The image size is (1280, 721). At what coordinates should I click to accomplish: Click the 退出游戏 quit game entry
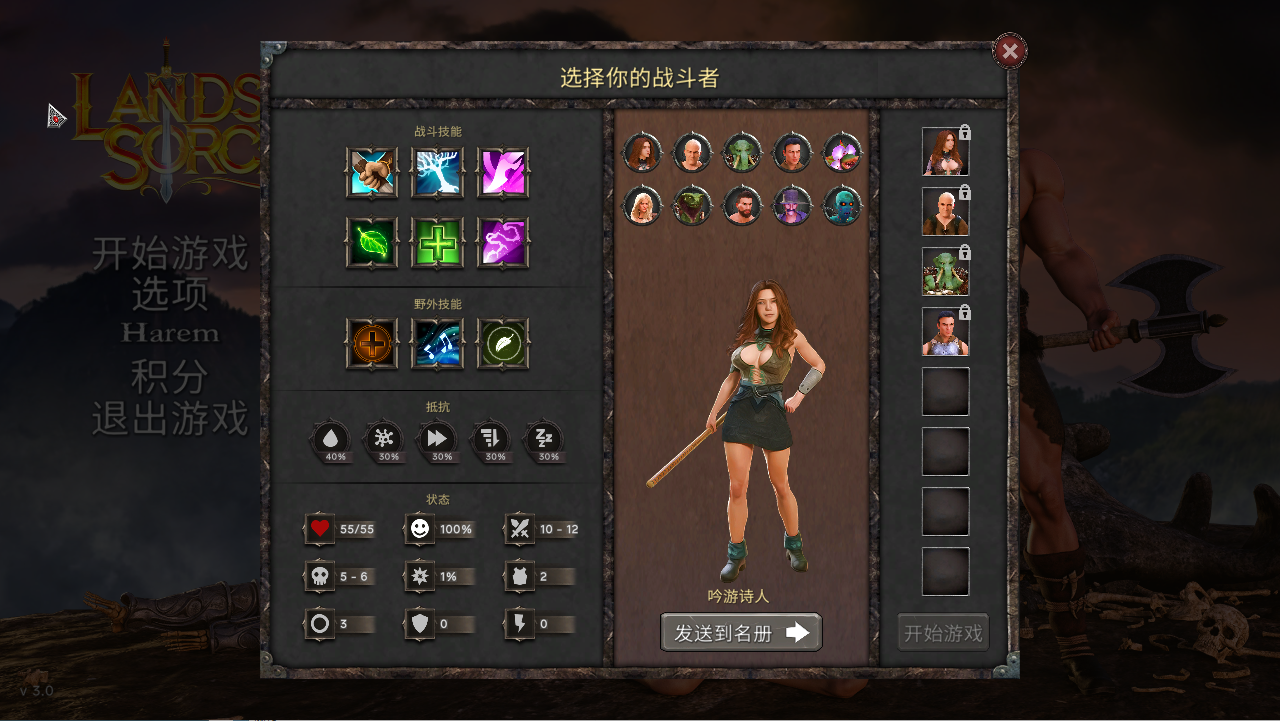tap(170, 418)
